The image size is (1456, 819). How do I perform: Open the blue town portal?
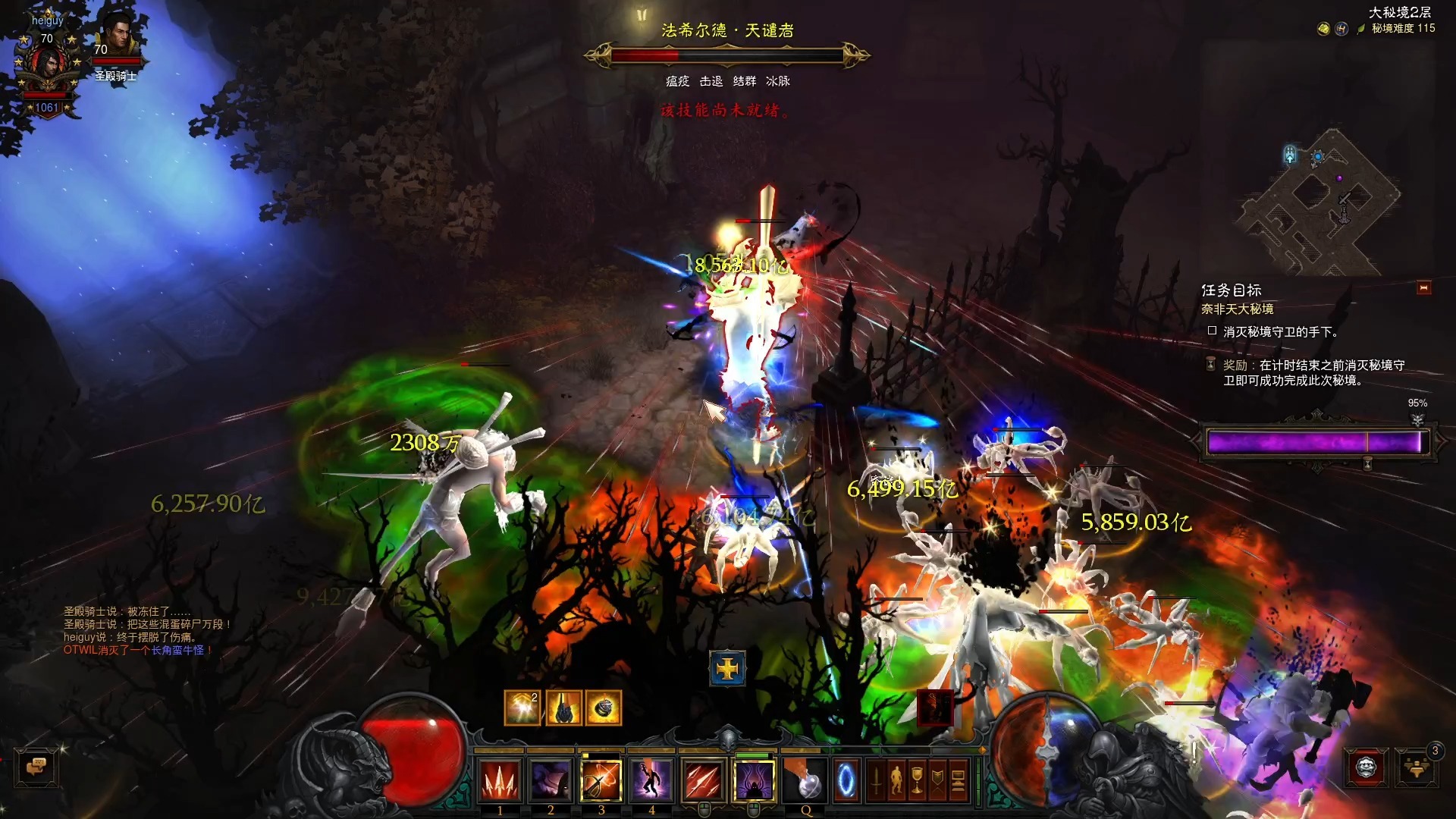coord(846,780)
